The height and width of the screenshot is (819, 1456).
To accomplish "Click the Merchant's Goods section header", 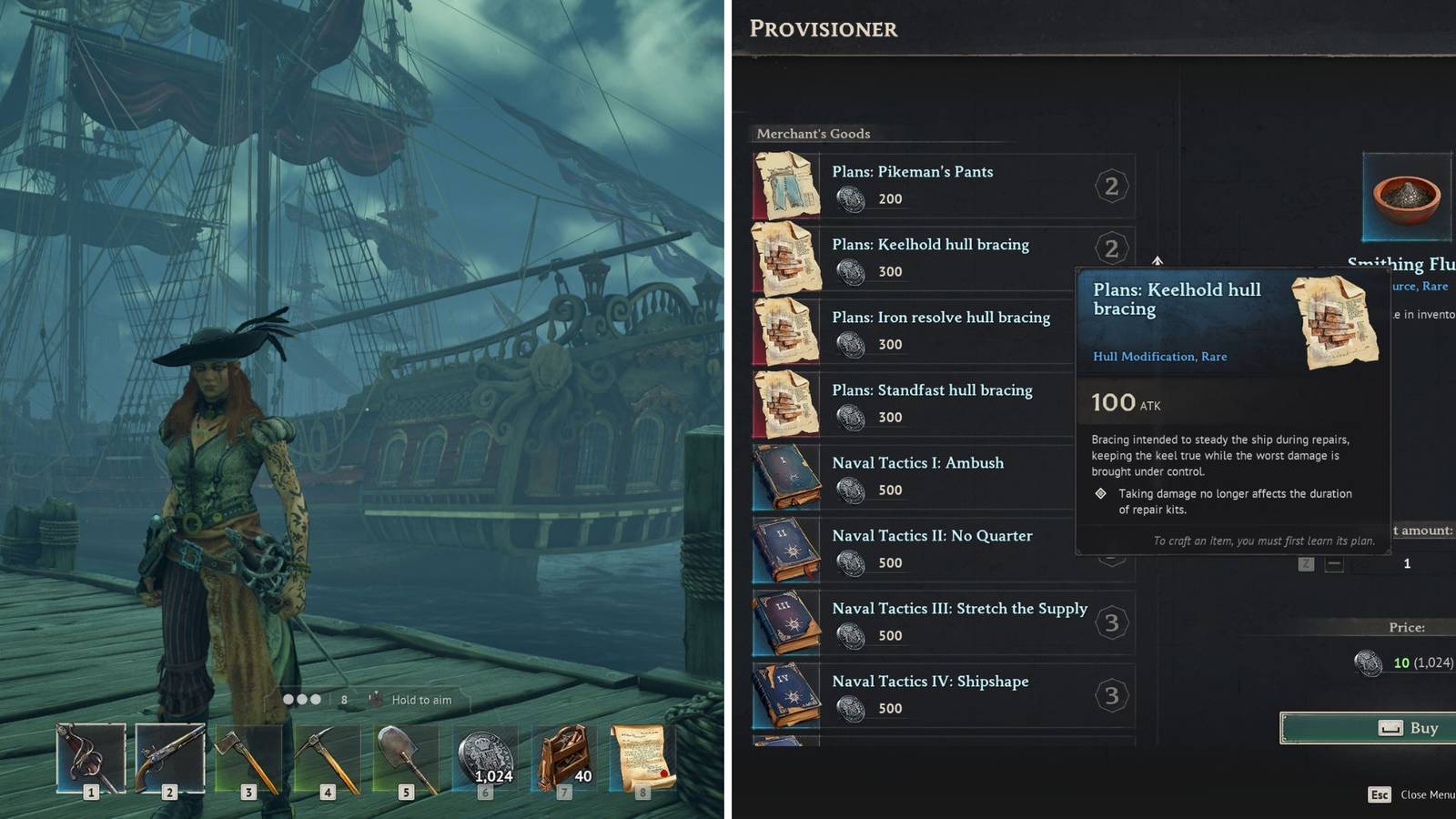I will (x=814, y=134).
